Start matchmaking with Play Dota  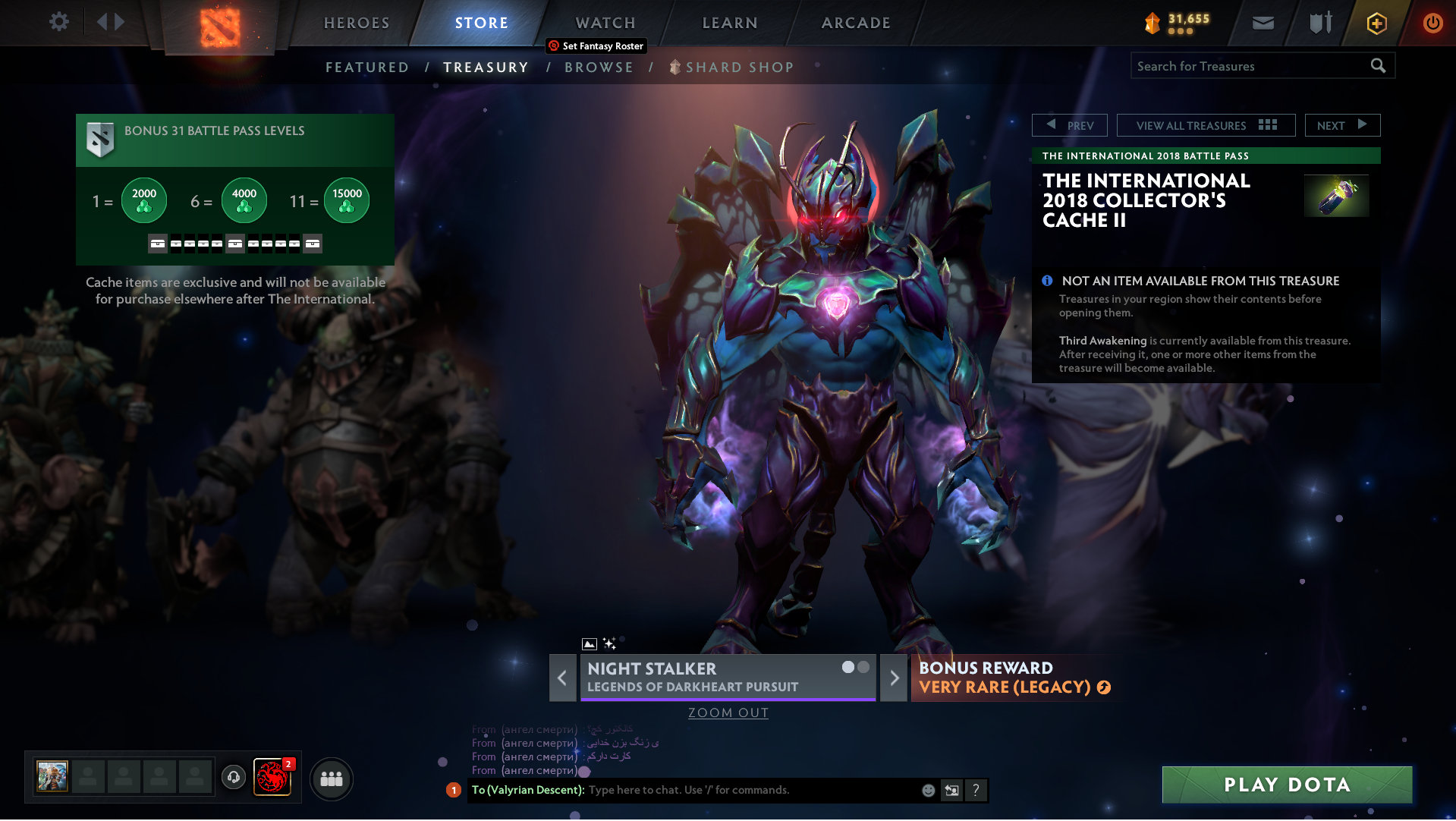[x=1287, y=785]
